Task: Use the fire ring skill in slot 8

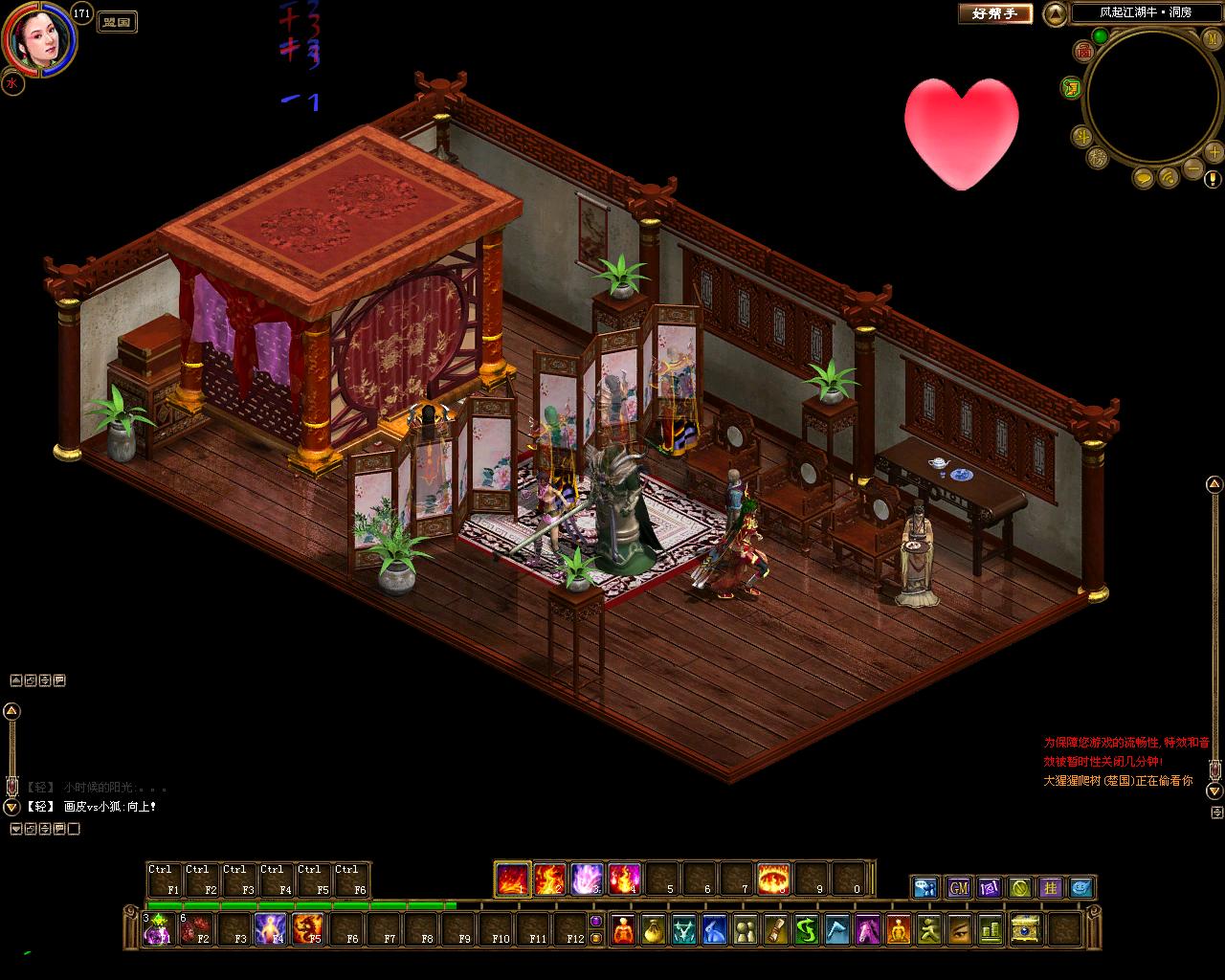Action: tap(773, 878)
